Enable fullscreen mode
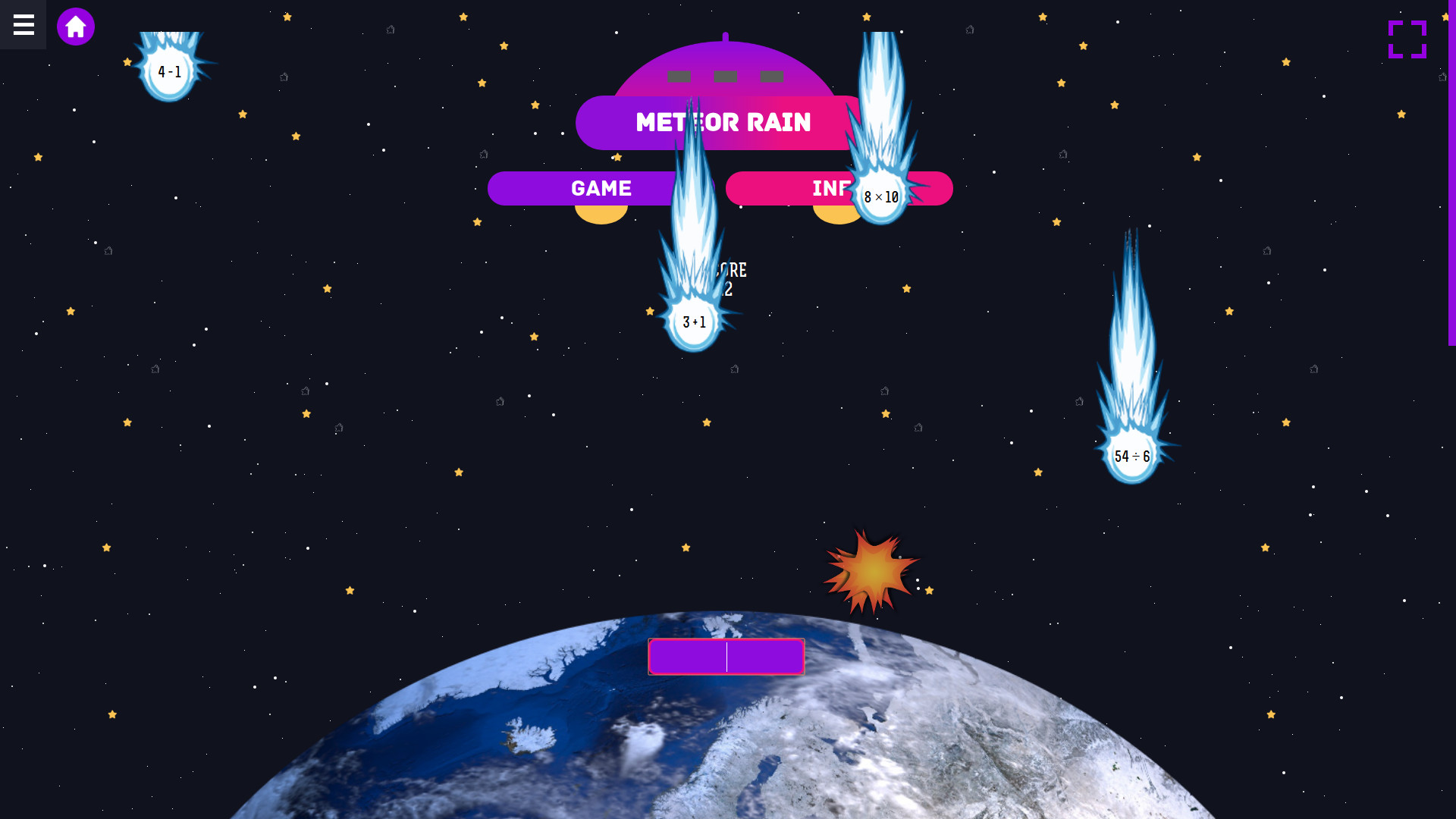This screenshot has width=1456, height=819. pos(1407,39)
